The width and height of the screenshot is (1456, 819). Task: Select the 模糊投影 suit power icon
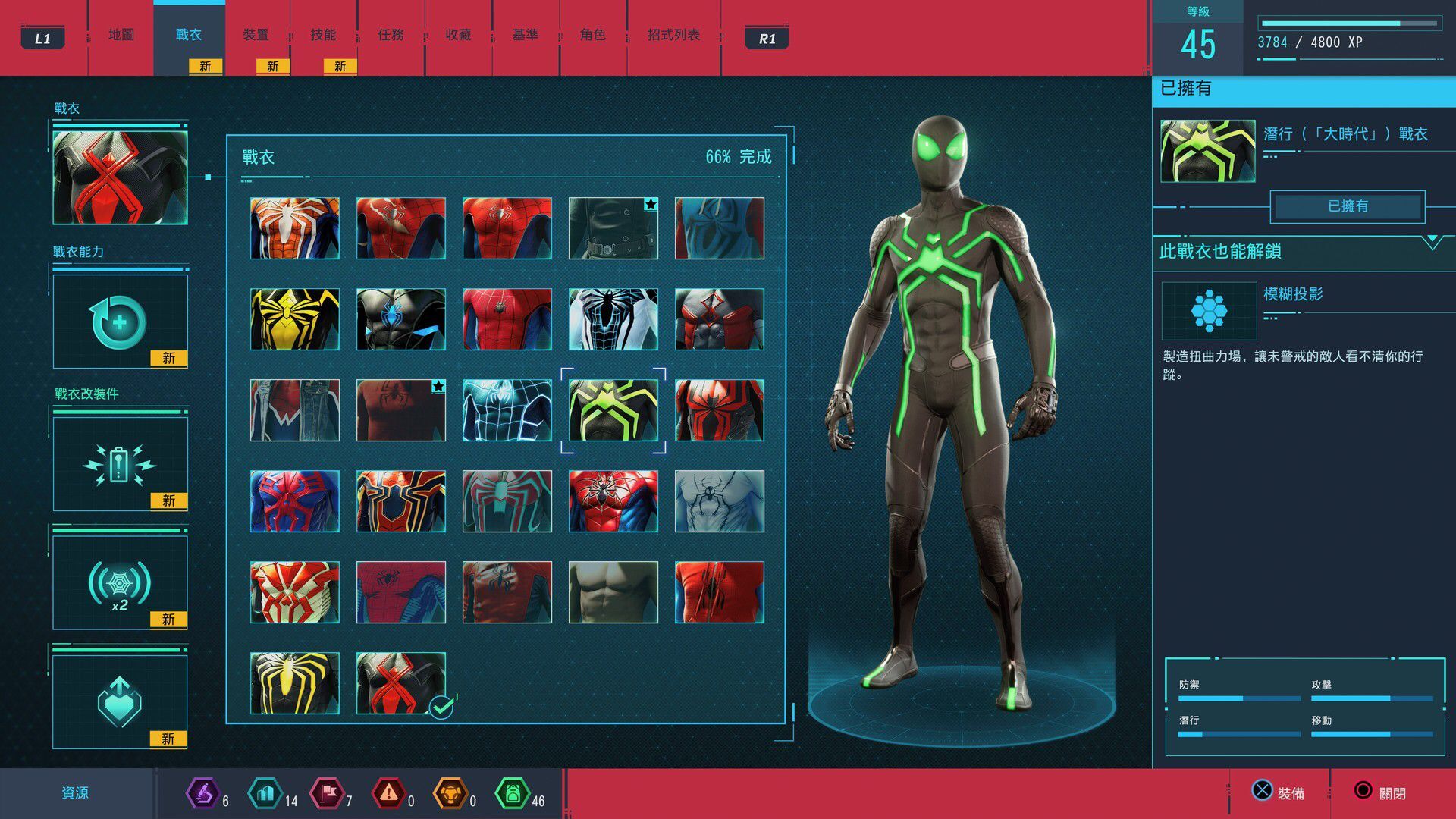point(1209,311)
